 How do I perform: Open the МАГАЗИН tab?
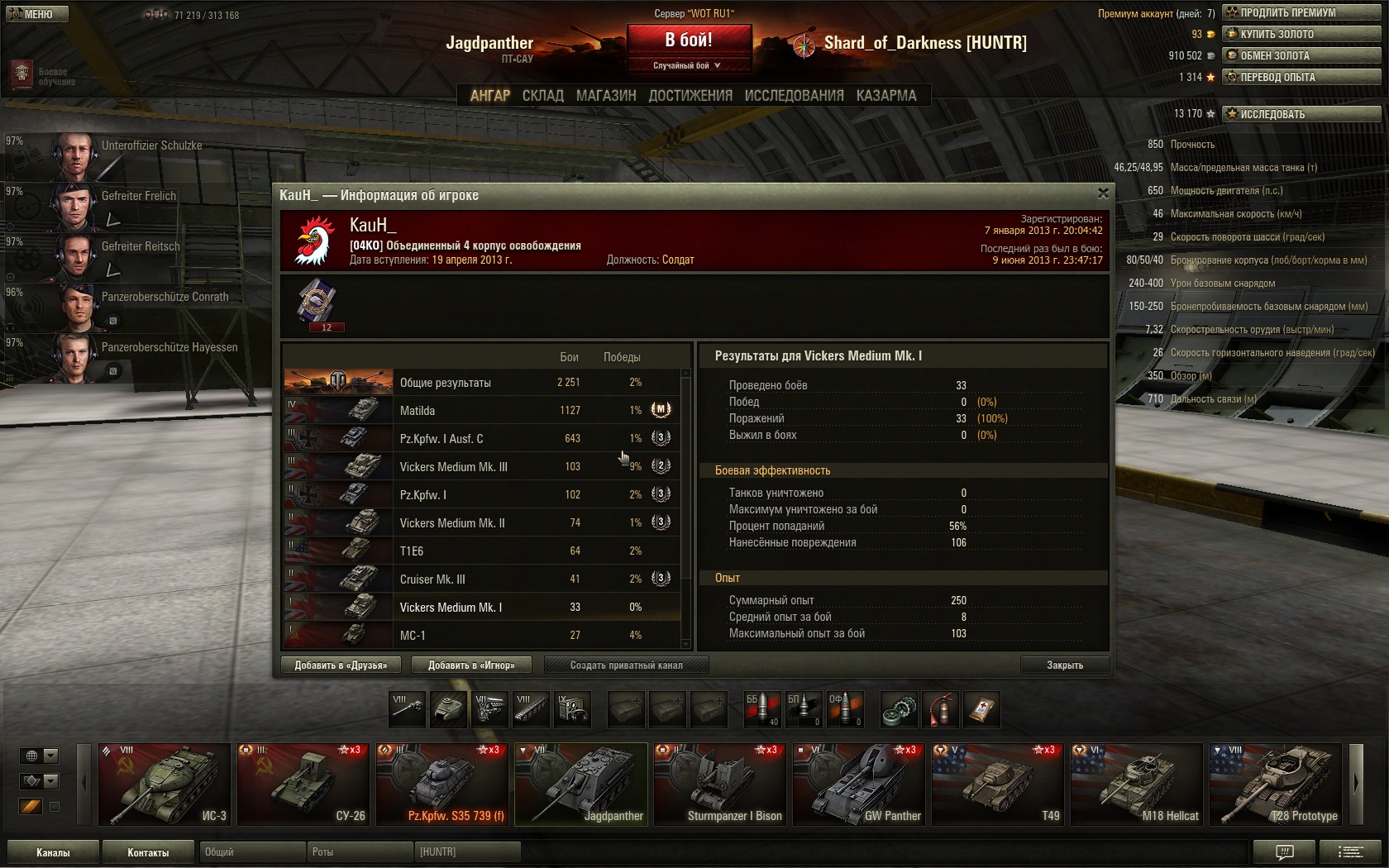click(x=606, y=96)
